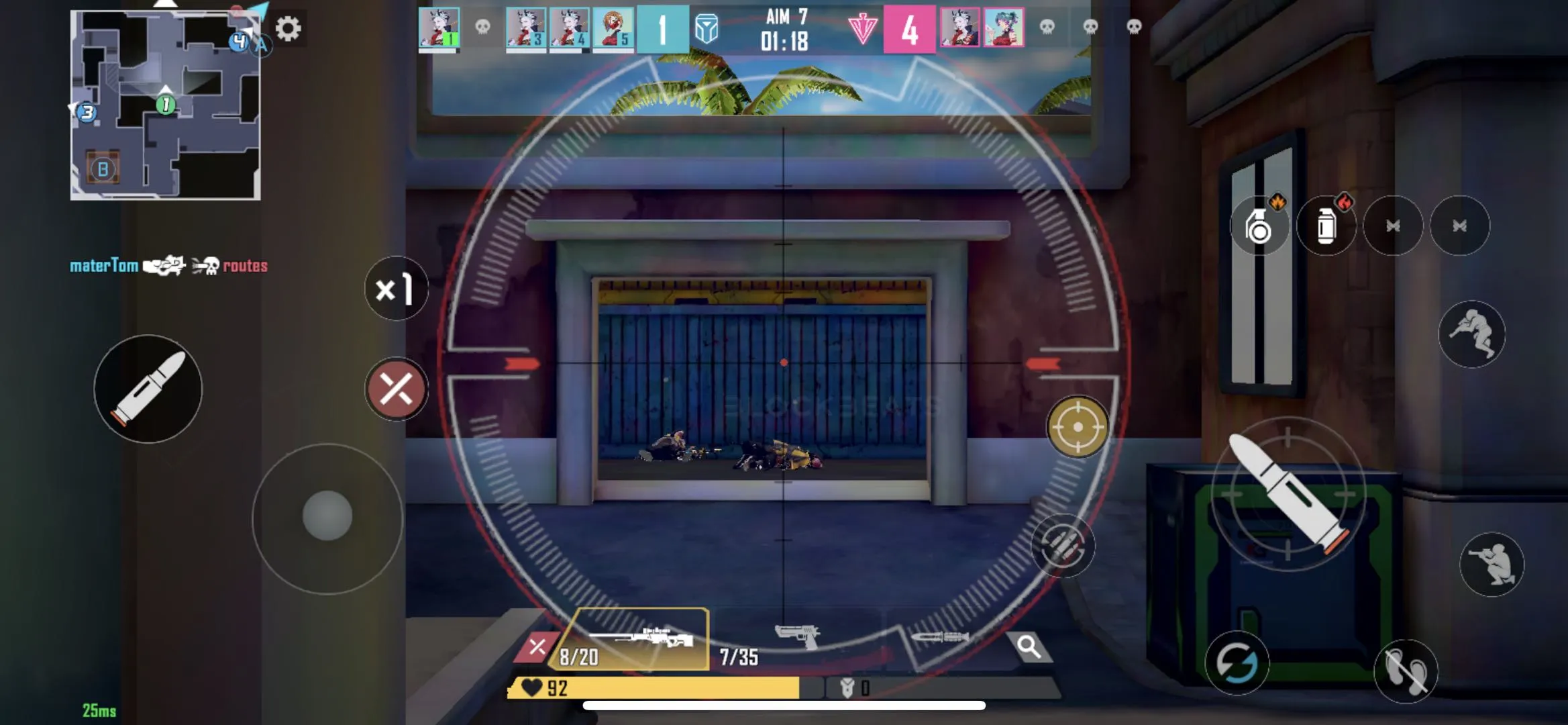Tap the minimap to enlarge it
The height and width of the screenshot is (725, 1568).
(165, 105)
